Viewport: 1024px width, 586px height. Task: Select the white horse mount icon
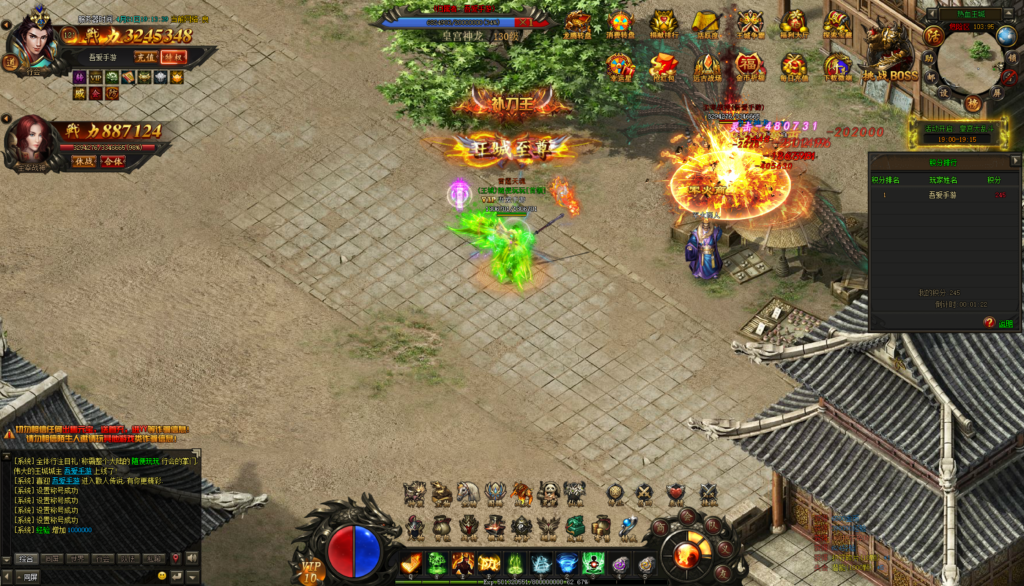pyautogui.click(x=467, y=493)
